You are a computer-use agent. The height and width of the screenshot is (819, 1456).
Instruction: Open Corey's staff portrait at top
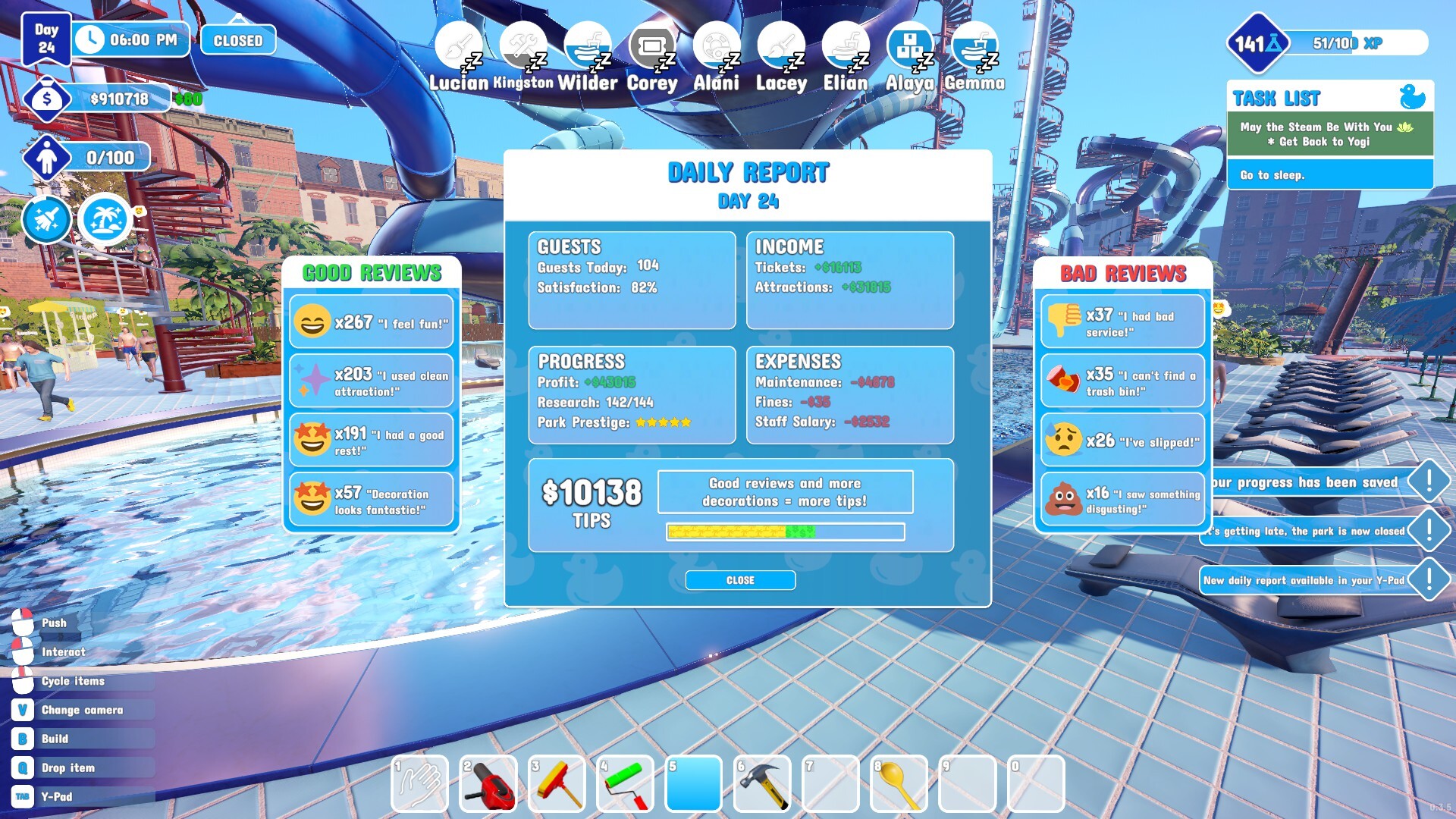651,45
